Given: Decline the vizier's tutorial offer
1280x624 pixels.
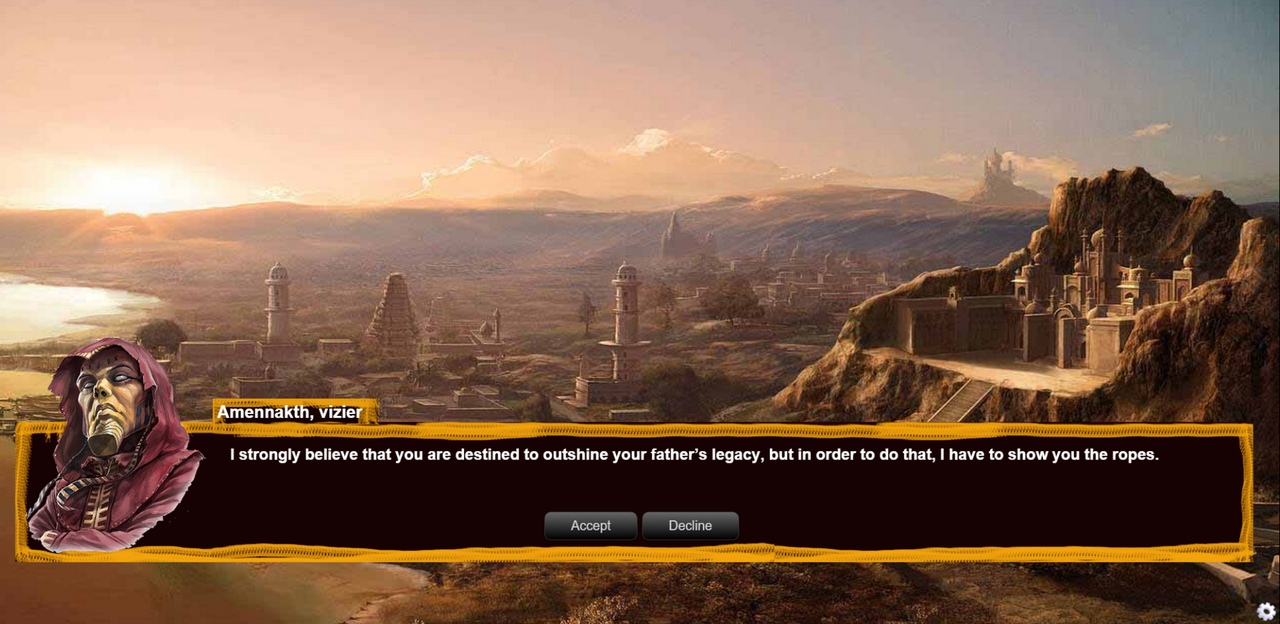Looking at the screenshot, I should (x=690, y=526).
